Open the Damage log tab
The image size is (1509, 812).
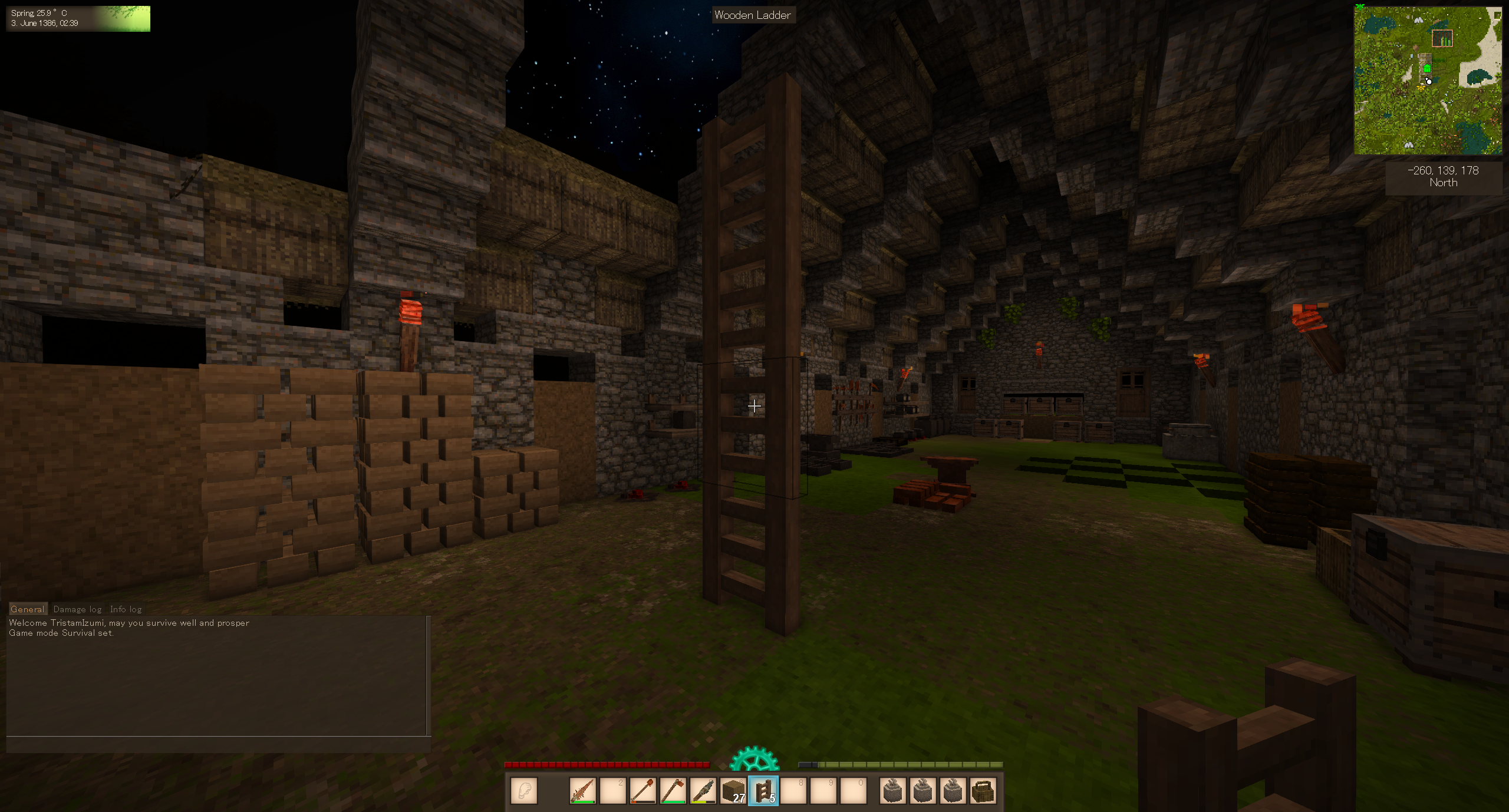(77, 609)
